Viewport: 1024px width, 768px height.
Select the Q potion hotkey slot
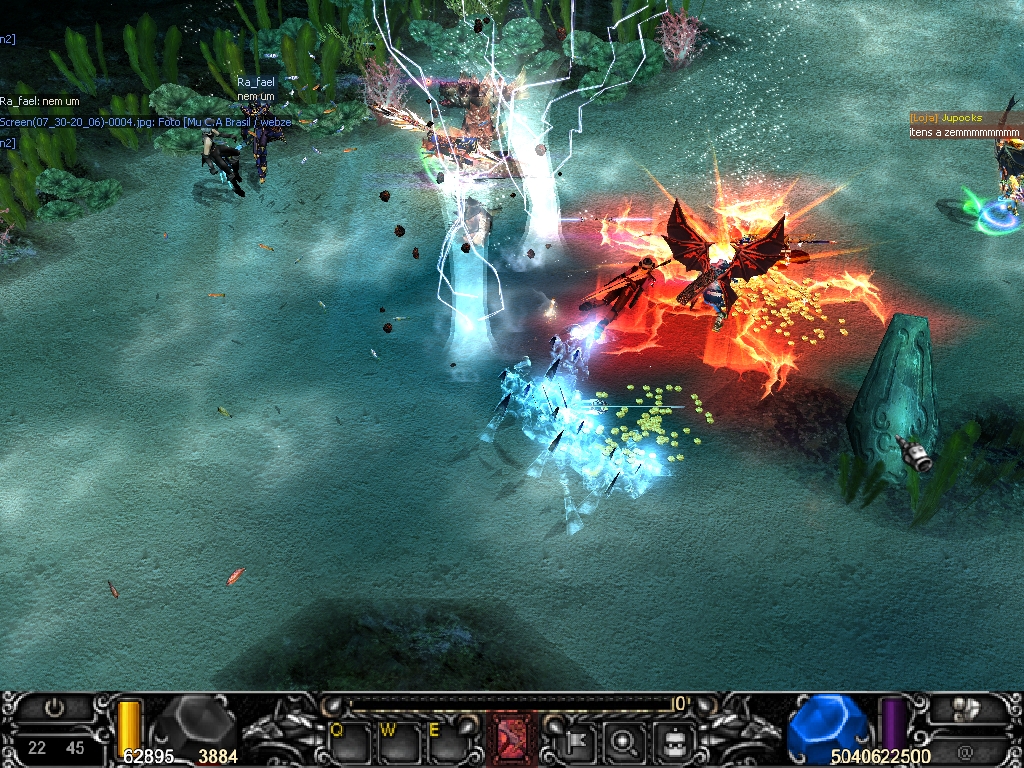coord(349,742)
